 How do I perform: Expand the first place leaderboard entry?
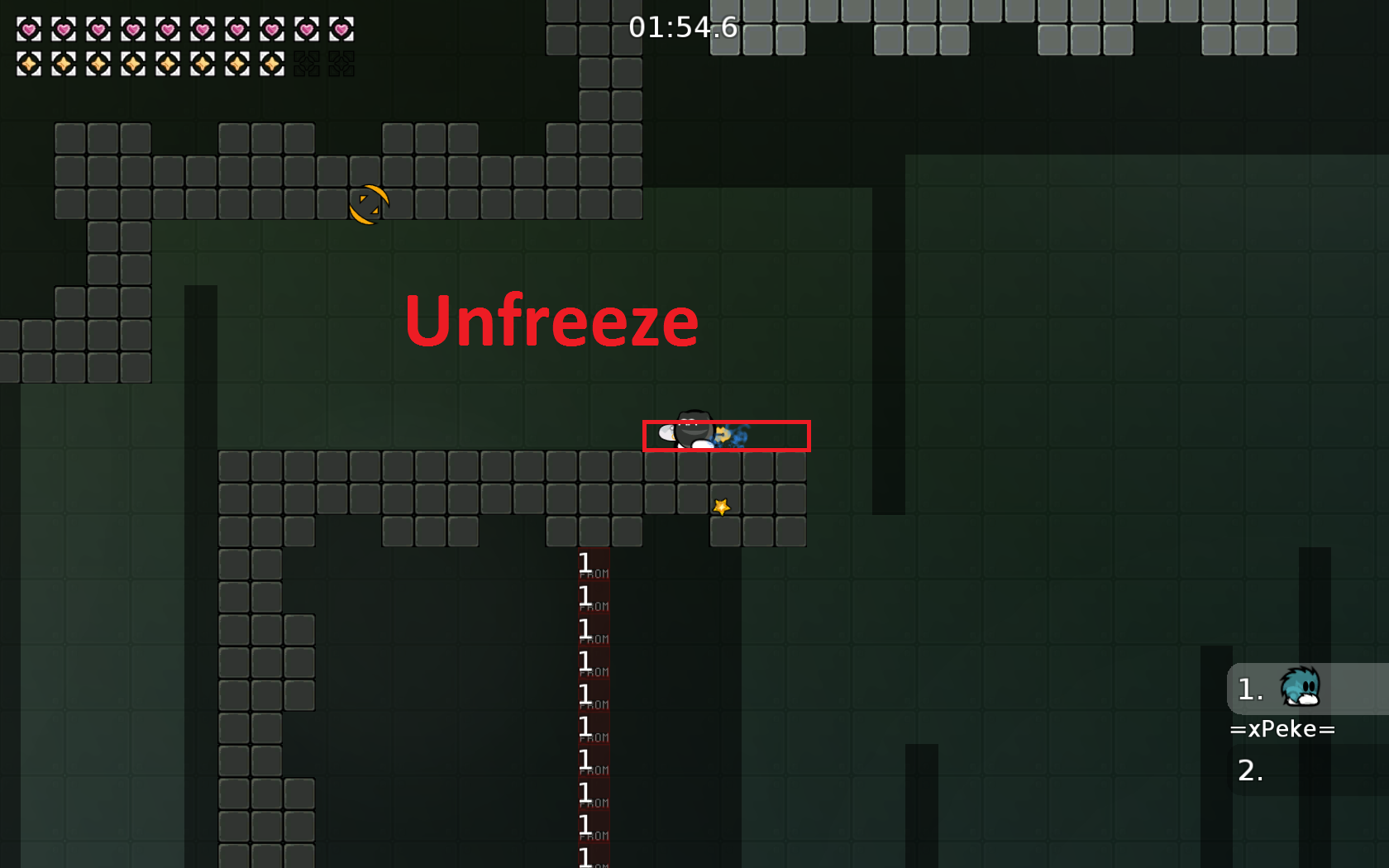pyautogui.click(x=1248, y=689)
